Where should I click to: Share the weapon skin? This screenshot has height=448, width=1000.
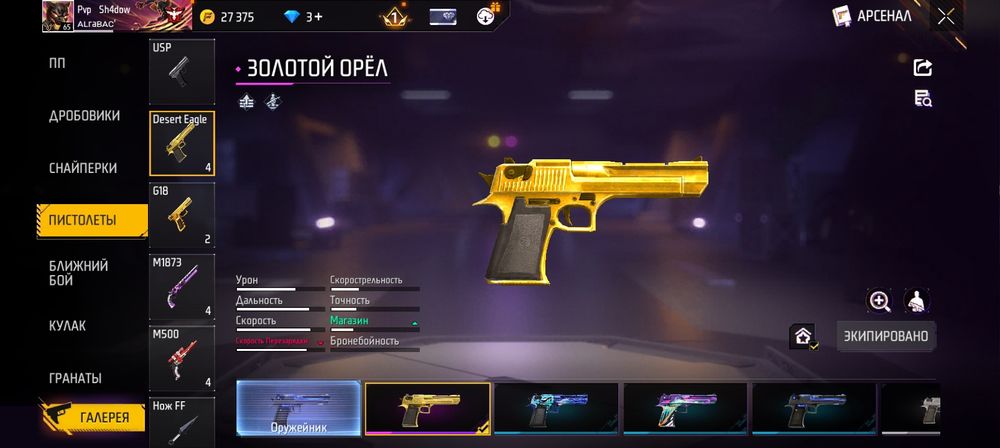922,68
